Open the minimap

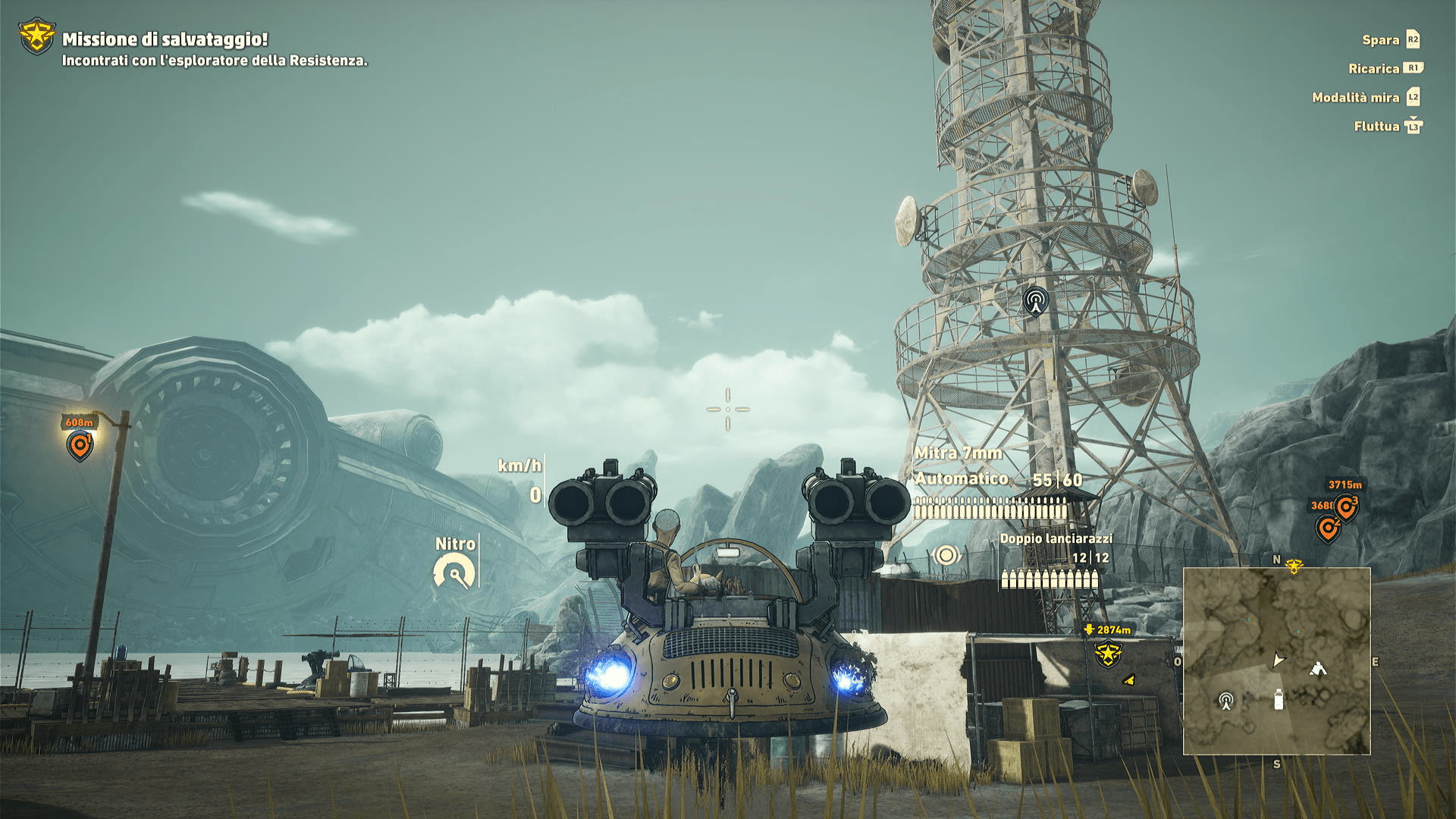click(x=1276, y=661)
